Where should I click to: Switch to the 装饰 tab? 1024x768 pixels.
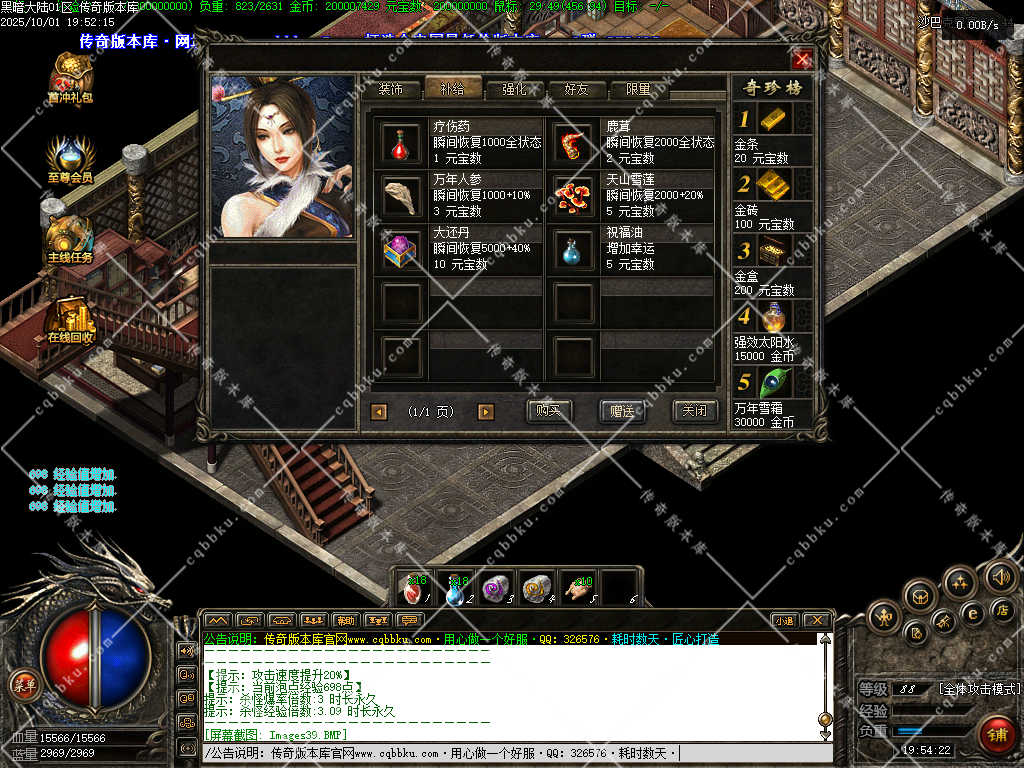click(x=390, y=89)
